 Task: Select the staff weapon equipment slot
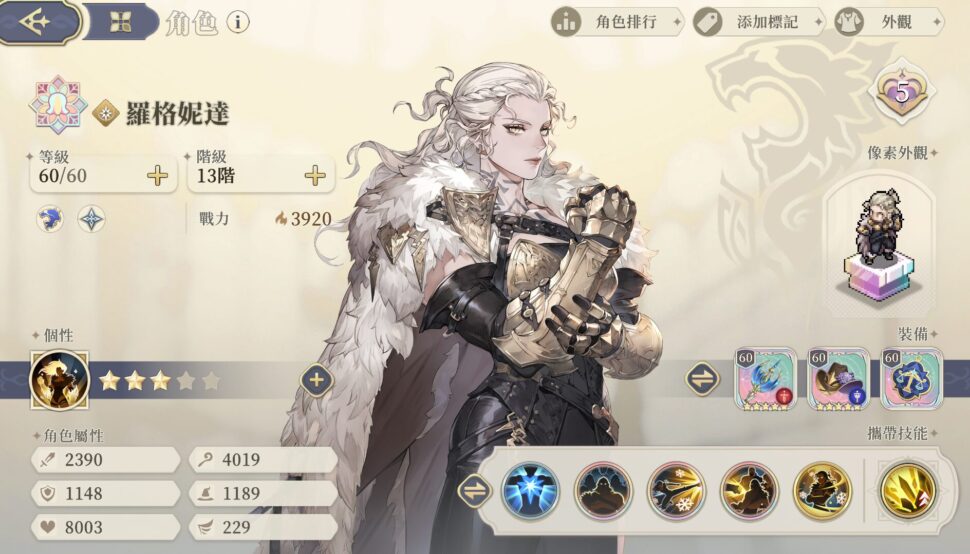[765, 379]
